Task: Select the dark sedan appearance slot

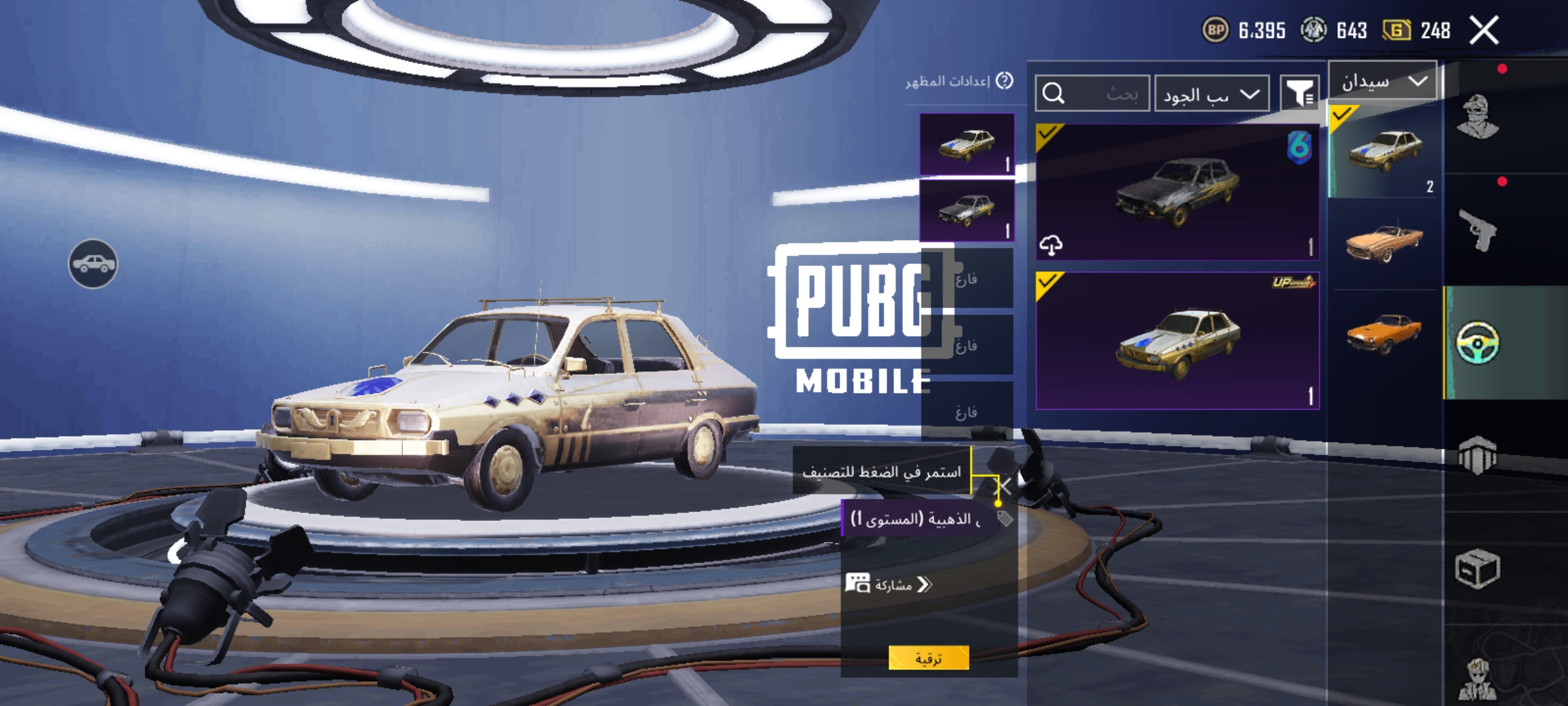Action: [967, 210]
